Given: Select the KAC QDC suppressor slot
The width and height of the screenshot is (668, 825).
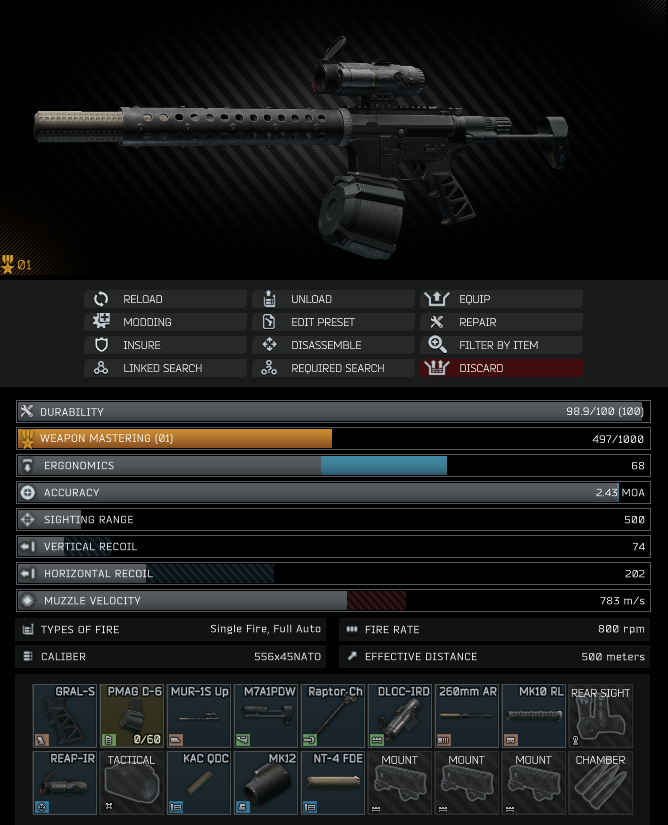Looking at the screenshot, I should [198, 783].
